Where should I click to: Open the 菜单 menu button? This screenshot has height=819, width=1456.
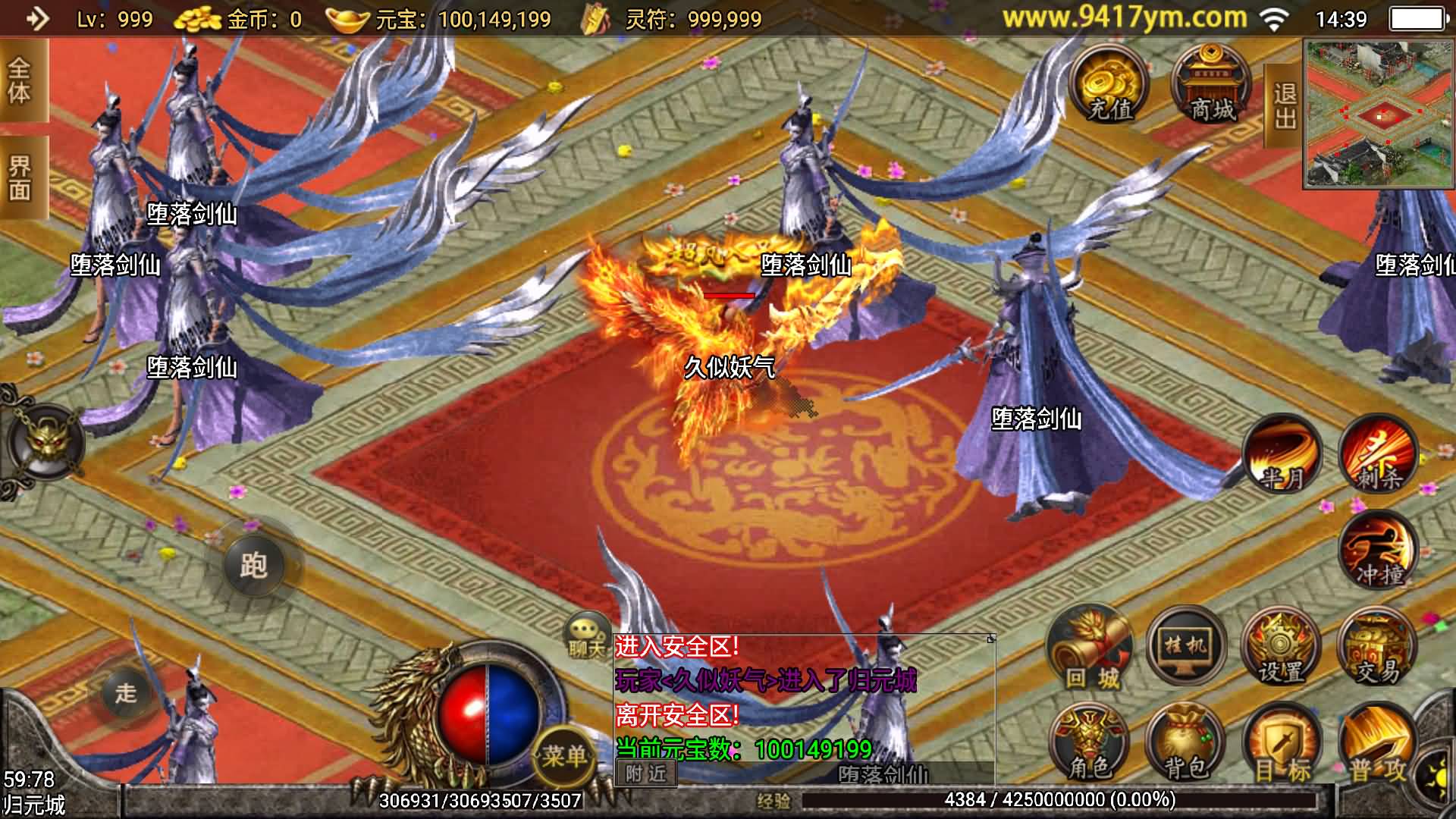point(563,755)
